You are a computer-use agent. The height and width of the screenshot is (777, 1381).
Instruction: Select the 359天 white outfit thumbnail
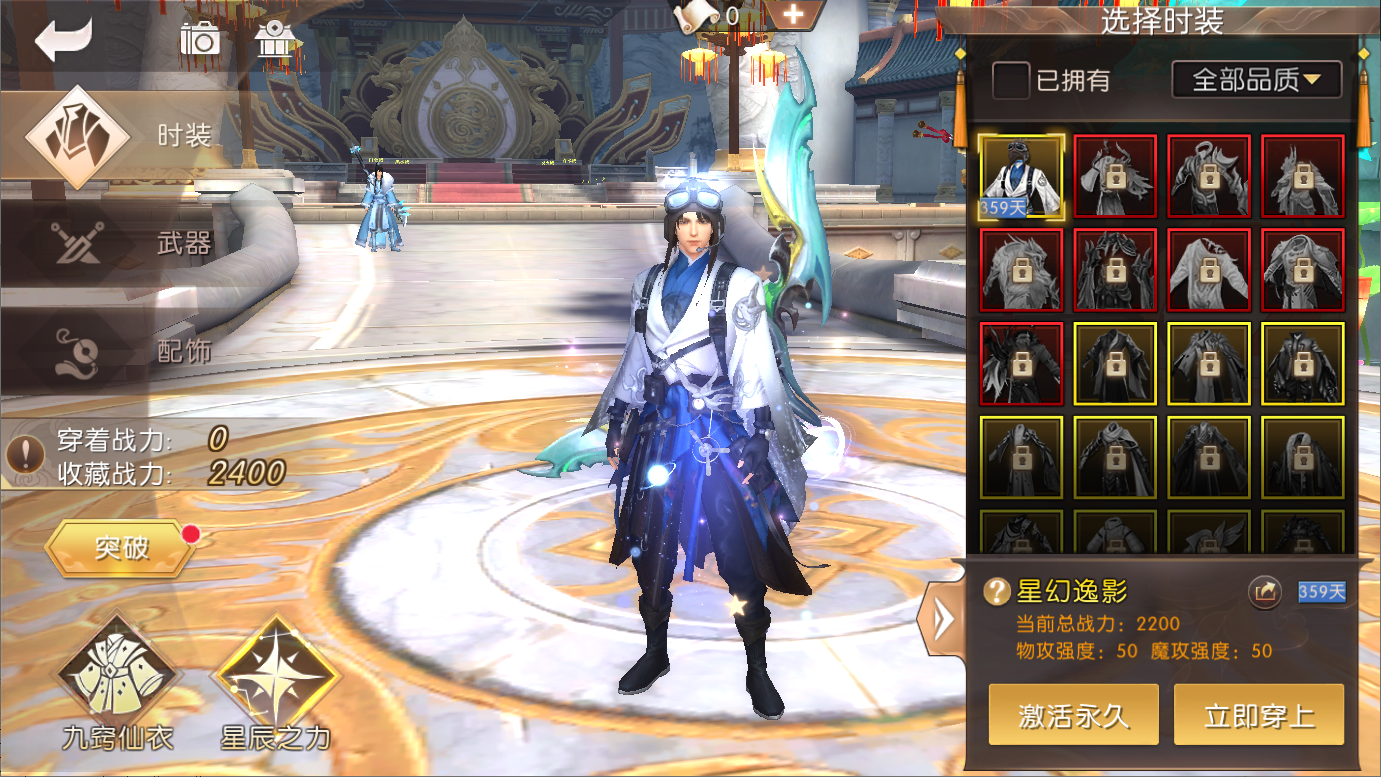click(x=1021, y=176)
